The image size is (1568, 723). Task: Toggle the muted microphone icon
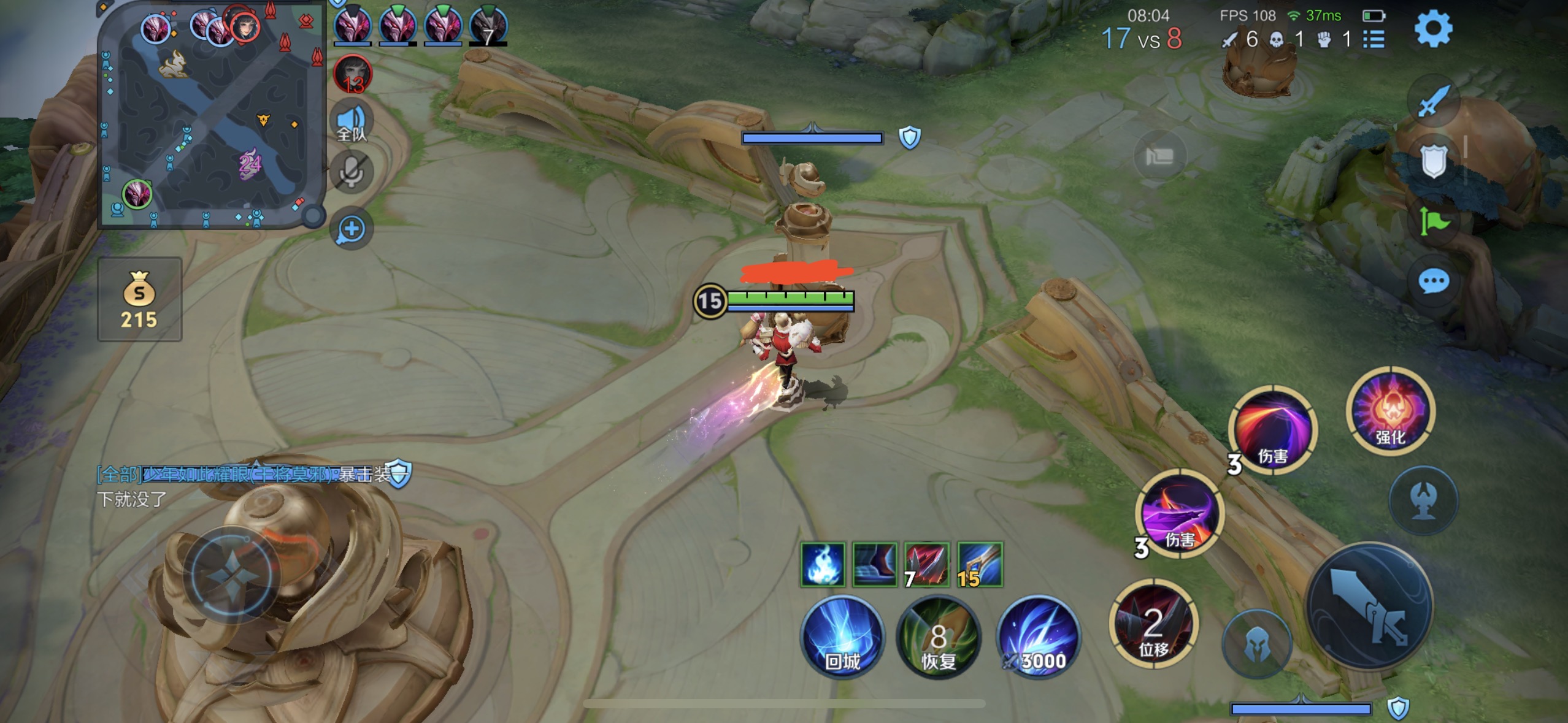coord(352,172)
